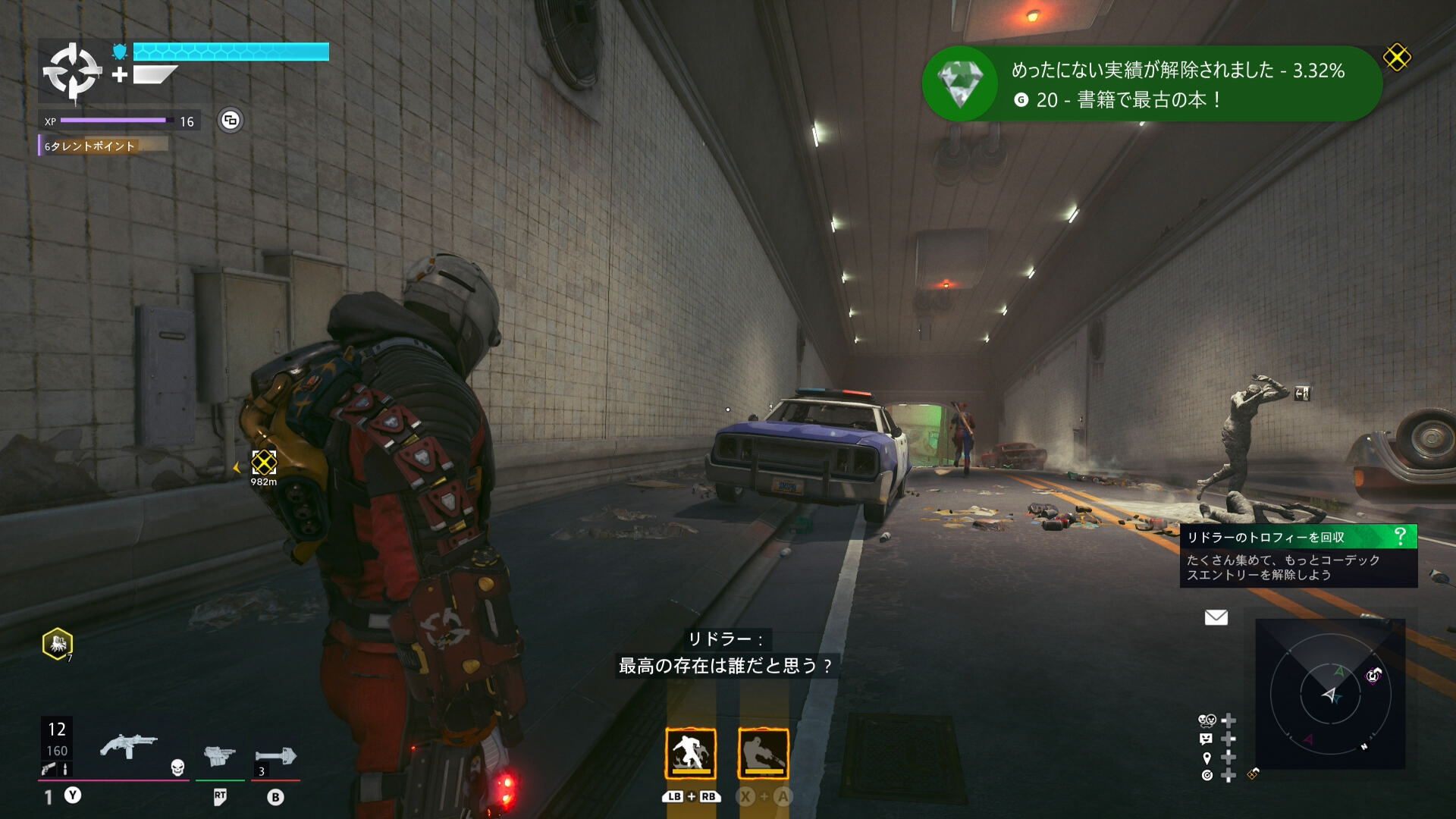1456x819 pixels.
Task: Open the mail envelope icon
Action: point(1216,617)
